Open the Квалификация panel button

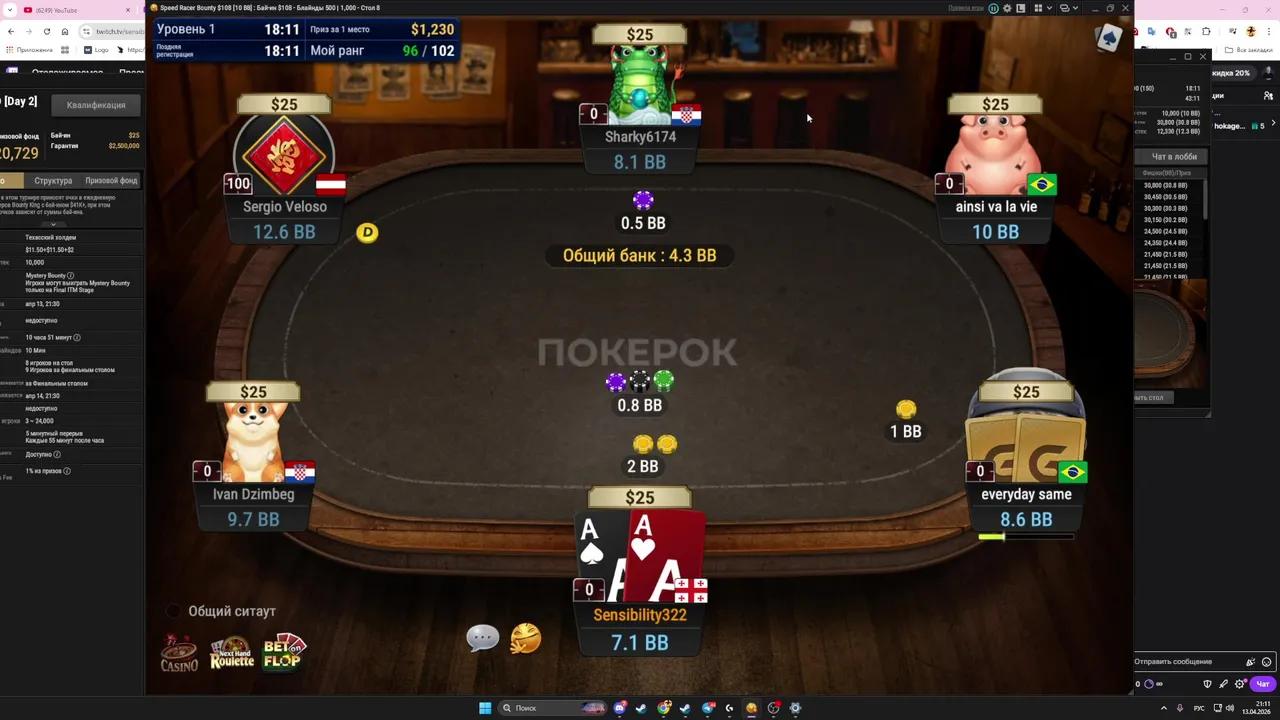click(x=95, y=104)
